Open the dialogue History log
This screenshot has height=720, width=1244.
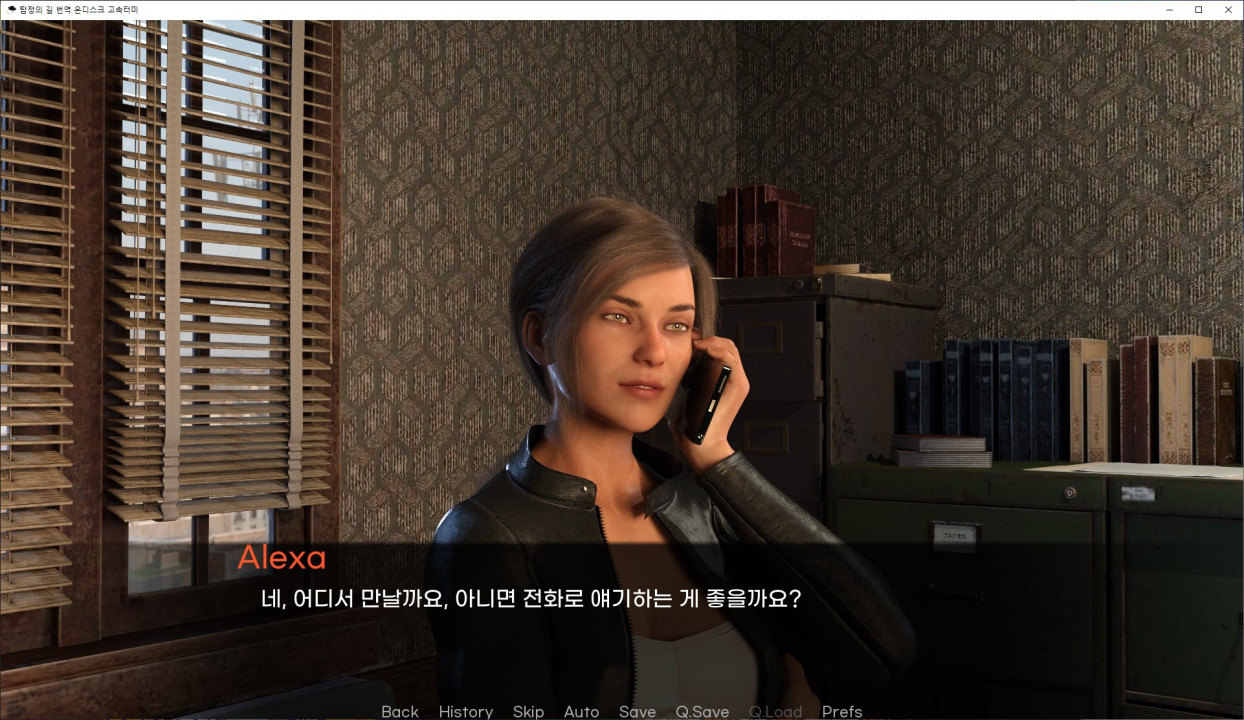(x=465, y=711)
